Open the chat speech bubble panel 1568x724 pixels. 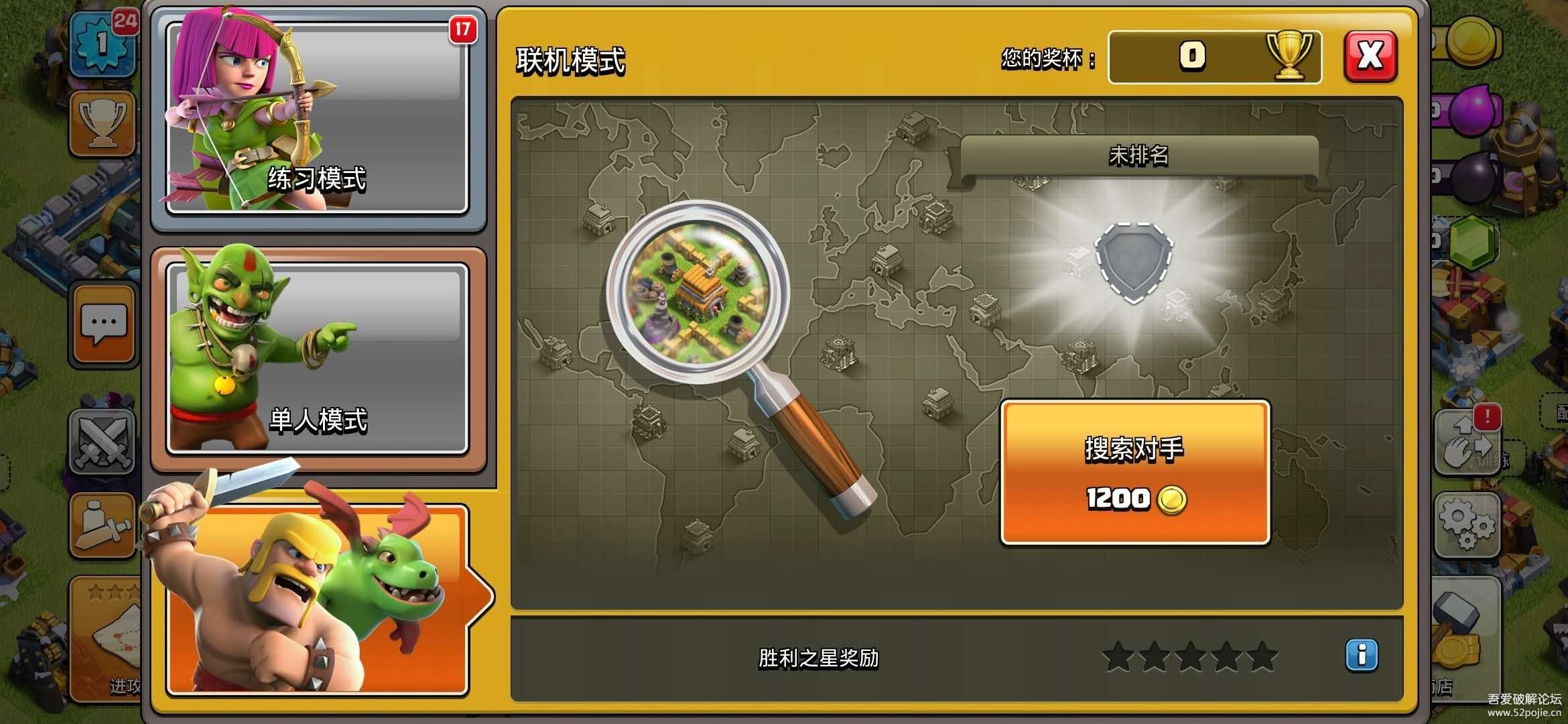tap(103, 324)
